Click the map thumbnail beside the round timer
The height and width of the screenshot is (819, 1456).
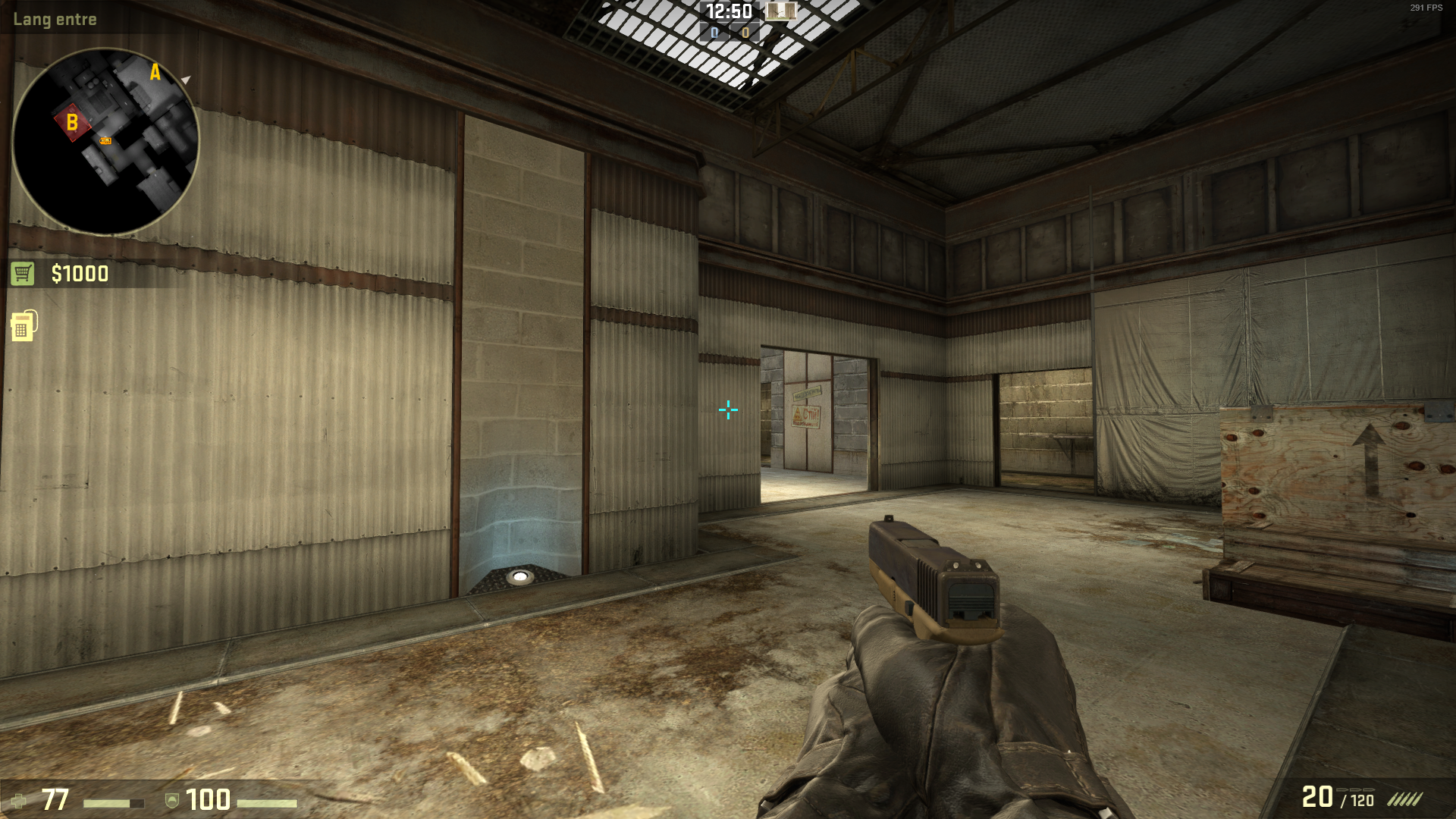pos(780,11)
